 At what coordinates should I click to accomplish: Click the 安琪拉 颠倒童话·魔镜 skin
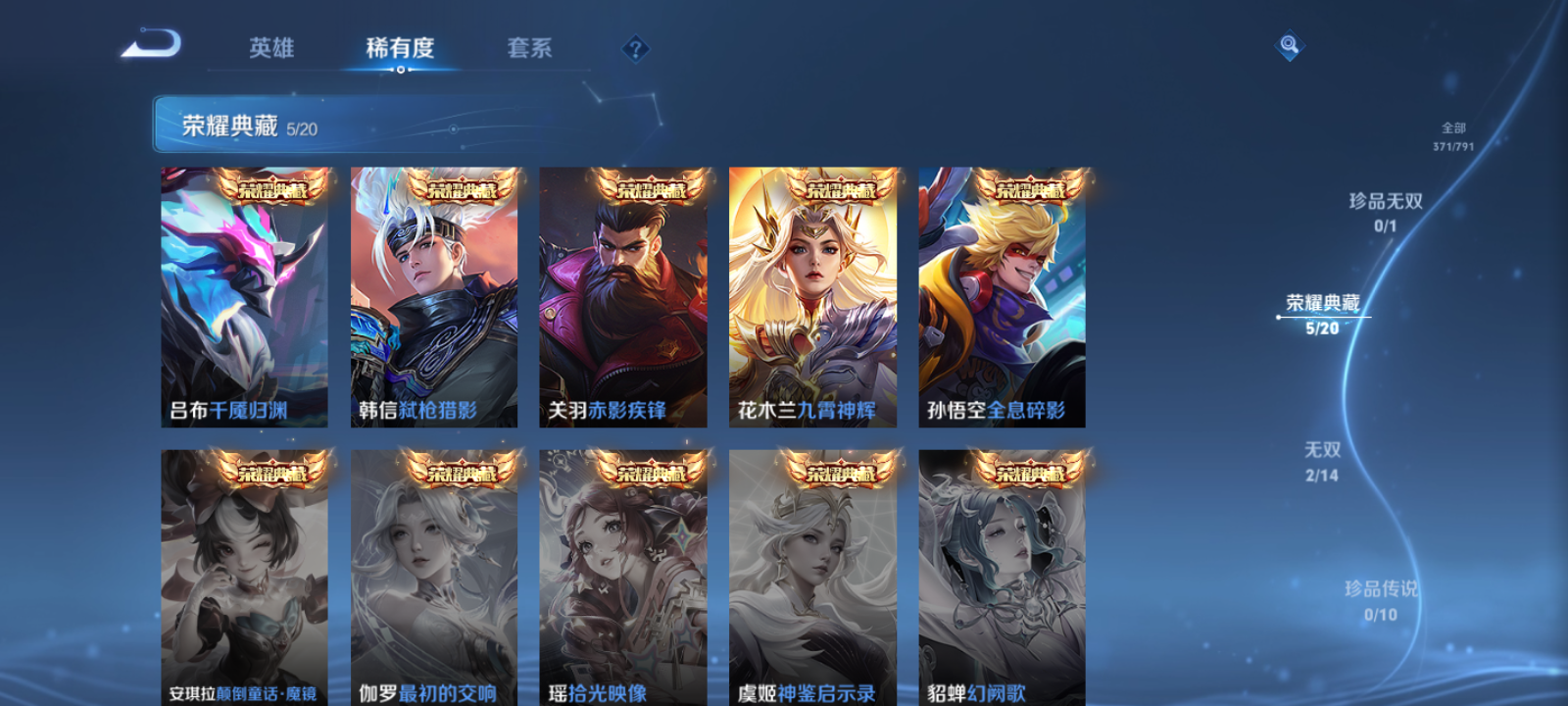(245, 569)
